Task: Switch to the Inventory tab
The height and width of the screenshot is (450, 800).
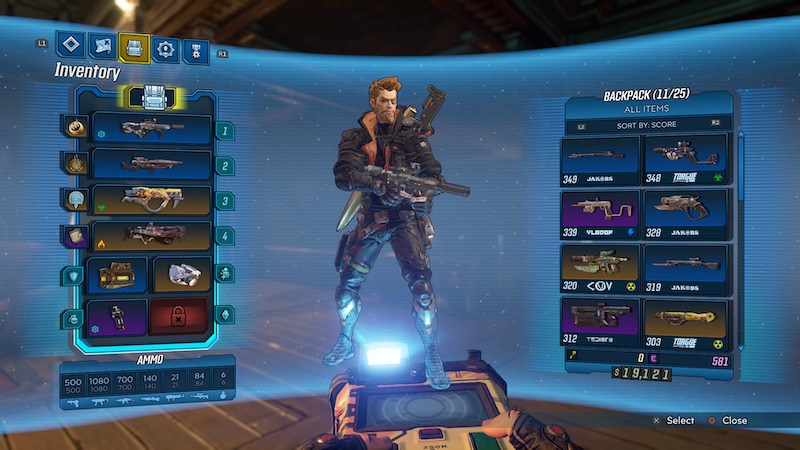Action: [x=134, y=47]
